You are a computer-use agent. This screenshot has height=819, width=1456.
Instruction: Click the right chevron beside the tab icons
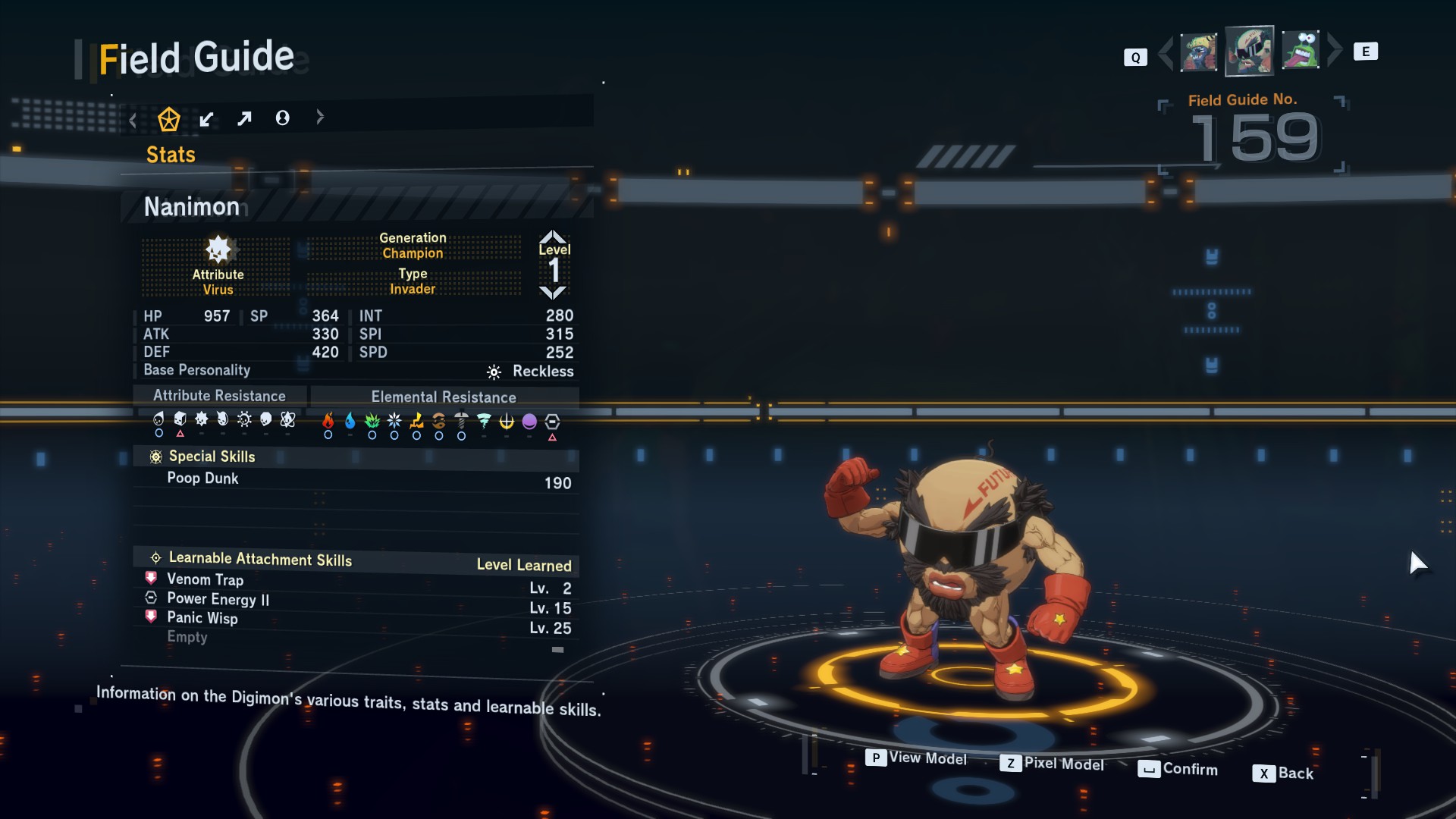tap(320, 117)
